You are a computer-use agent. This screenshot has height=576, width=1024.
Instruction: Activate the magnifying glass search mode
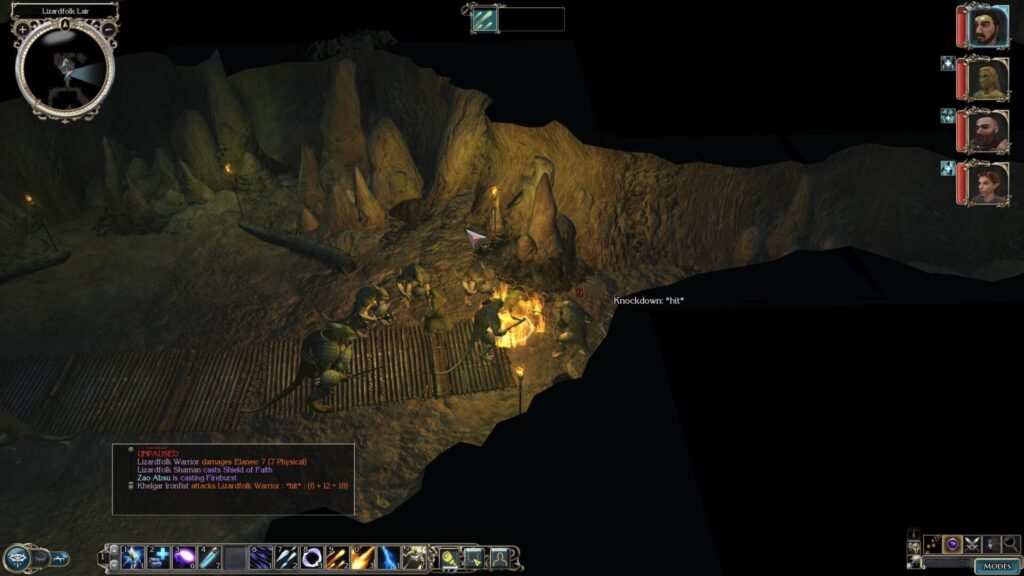[1010, 544]
